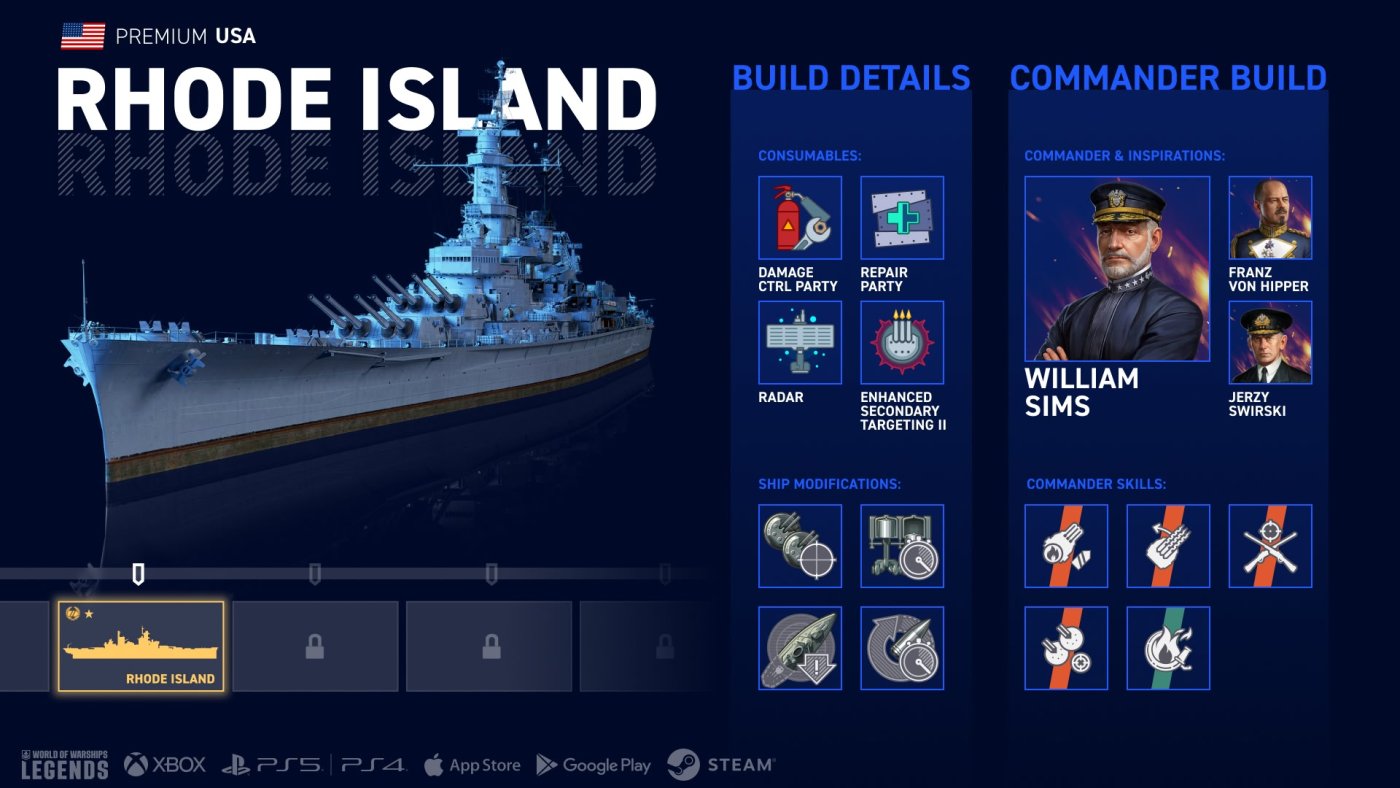Click the gun crosshair ship modification
Image resolution: width=1400 pixels, height=788 pixels.
pos(800,546)
